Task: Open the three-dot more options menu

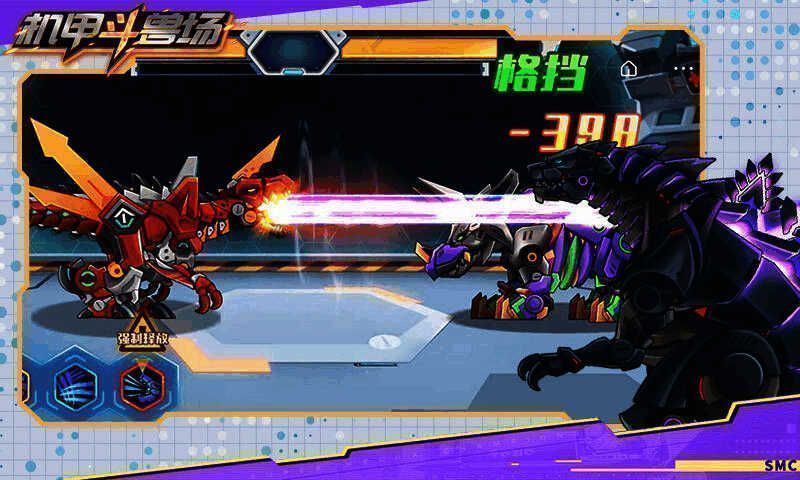Action: click(x=683, y=70)
